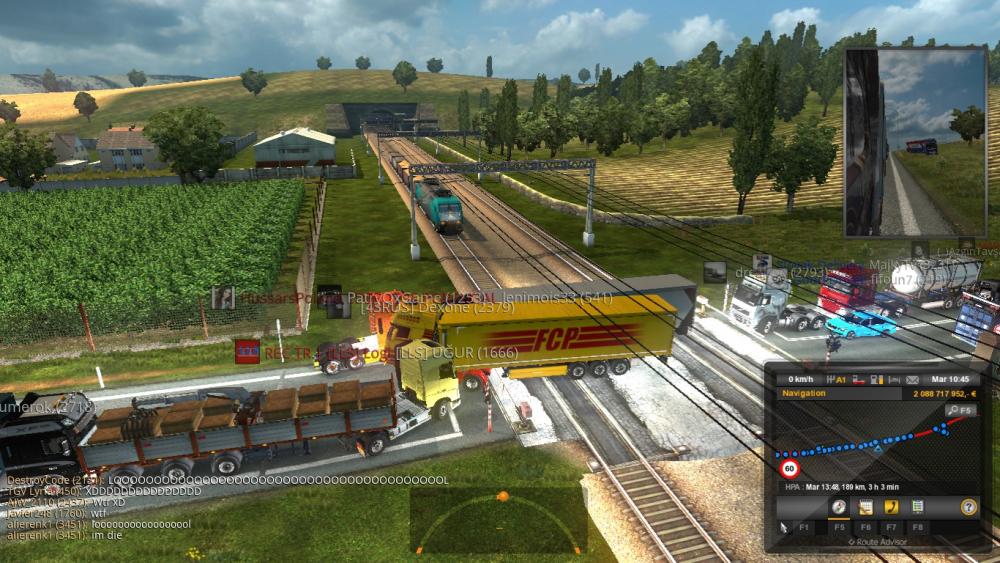
Task: Open the navigation compass tab in Route Advisor
Action: [838, 507]
